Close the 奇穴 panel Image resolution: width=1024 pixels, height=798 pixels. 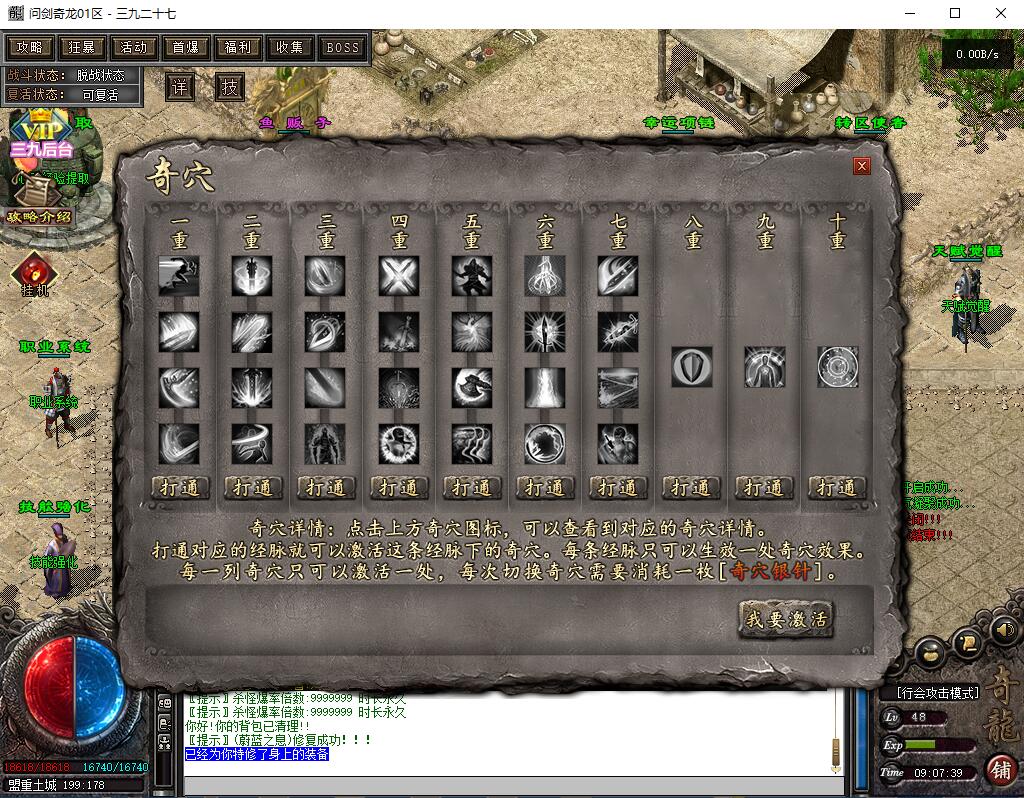862,166
